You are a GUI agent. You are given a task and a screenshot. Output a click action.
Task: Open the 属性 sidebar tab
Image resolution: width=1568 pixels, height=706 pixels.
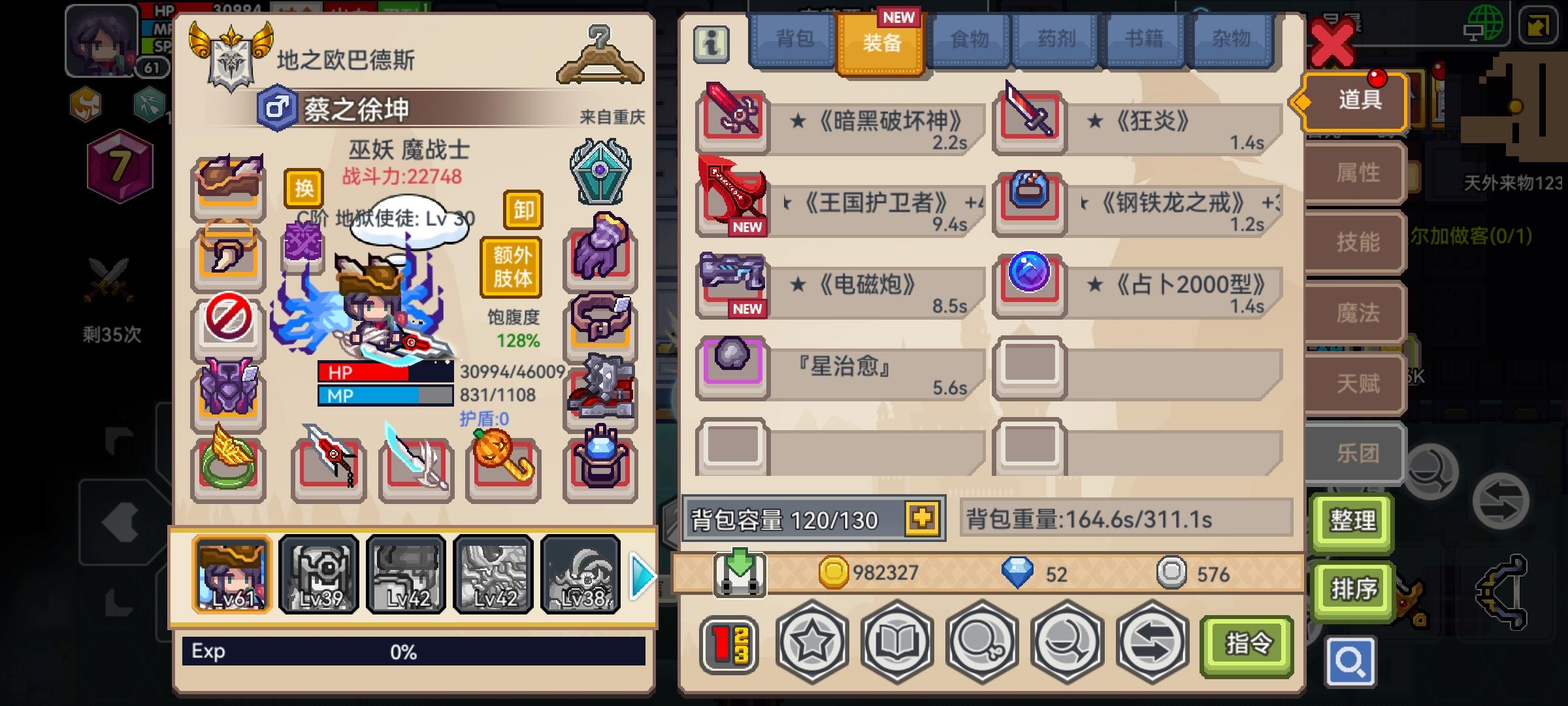tap(1356, 173)
